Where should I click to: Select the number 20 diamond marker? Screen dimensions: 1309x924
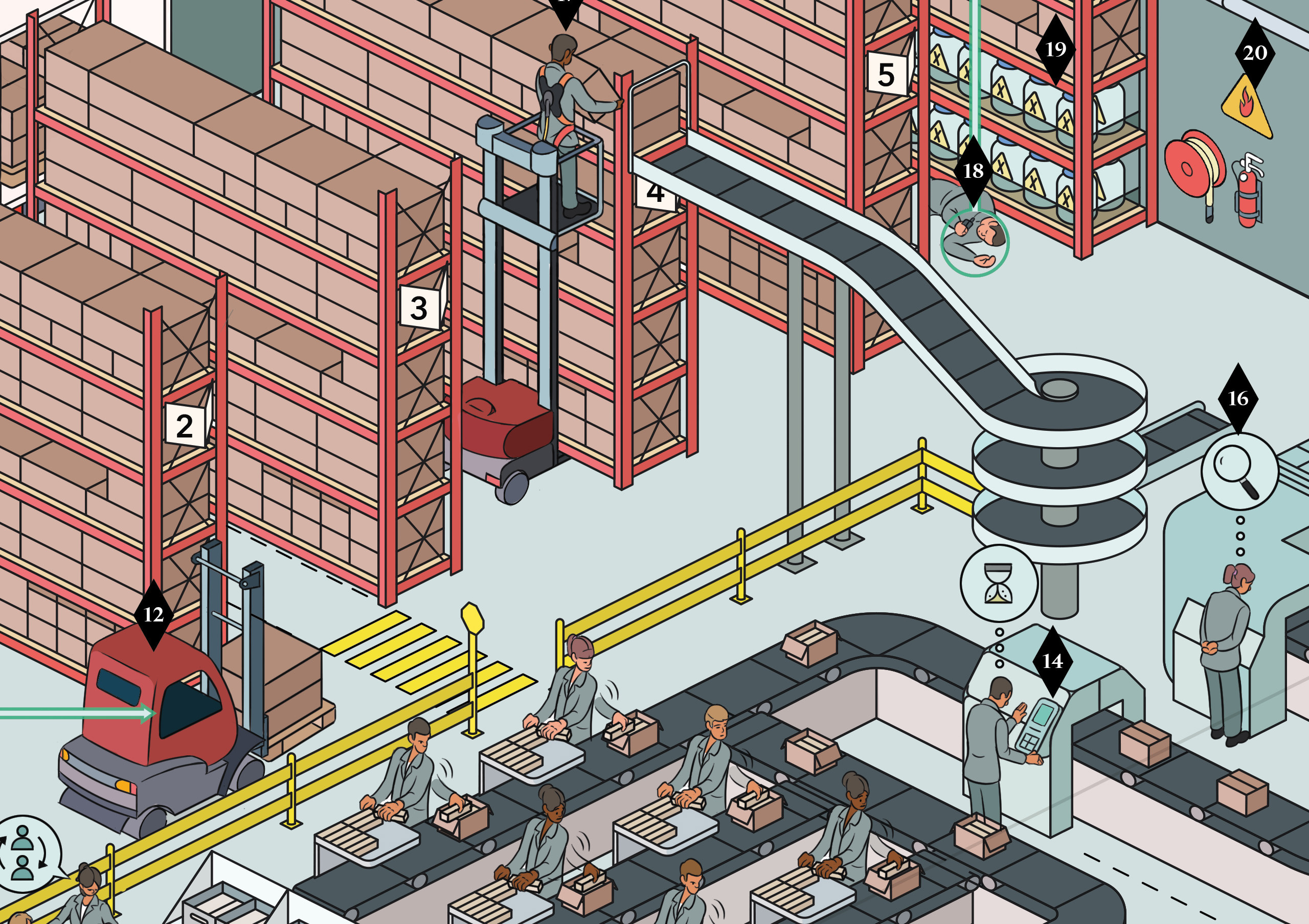(1254, 53)
